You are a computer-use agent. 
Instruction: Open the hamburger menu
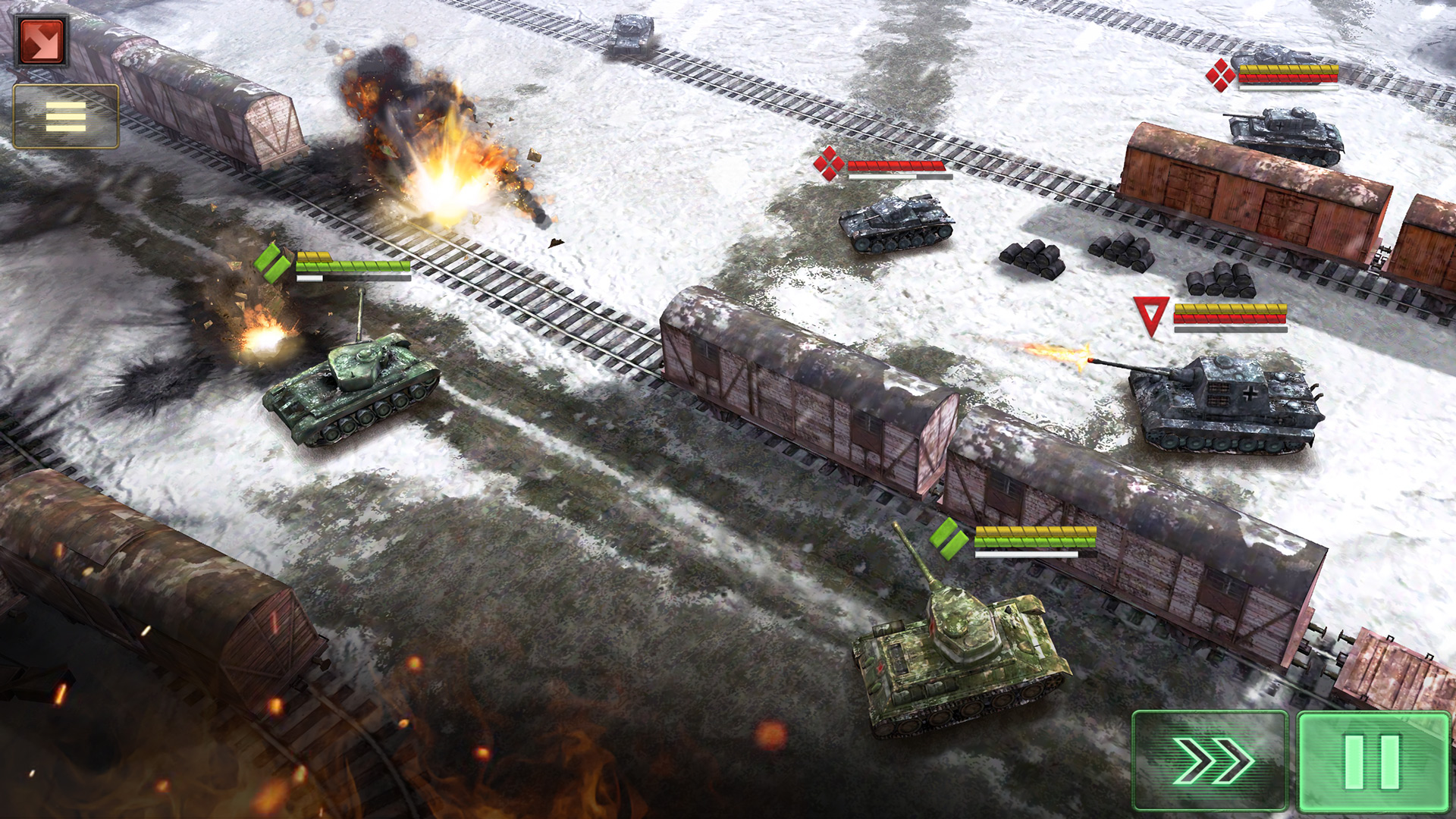66,117
